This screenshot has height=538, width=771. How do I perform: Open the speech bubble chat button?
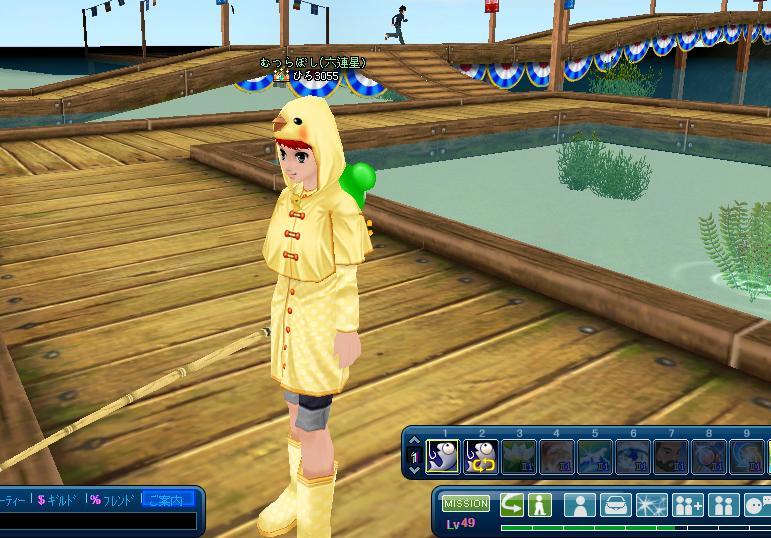click(758, 504)
